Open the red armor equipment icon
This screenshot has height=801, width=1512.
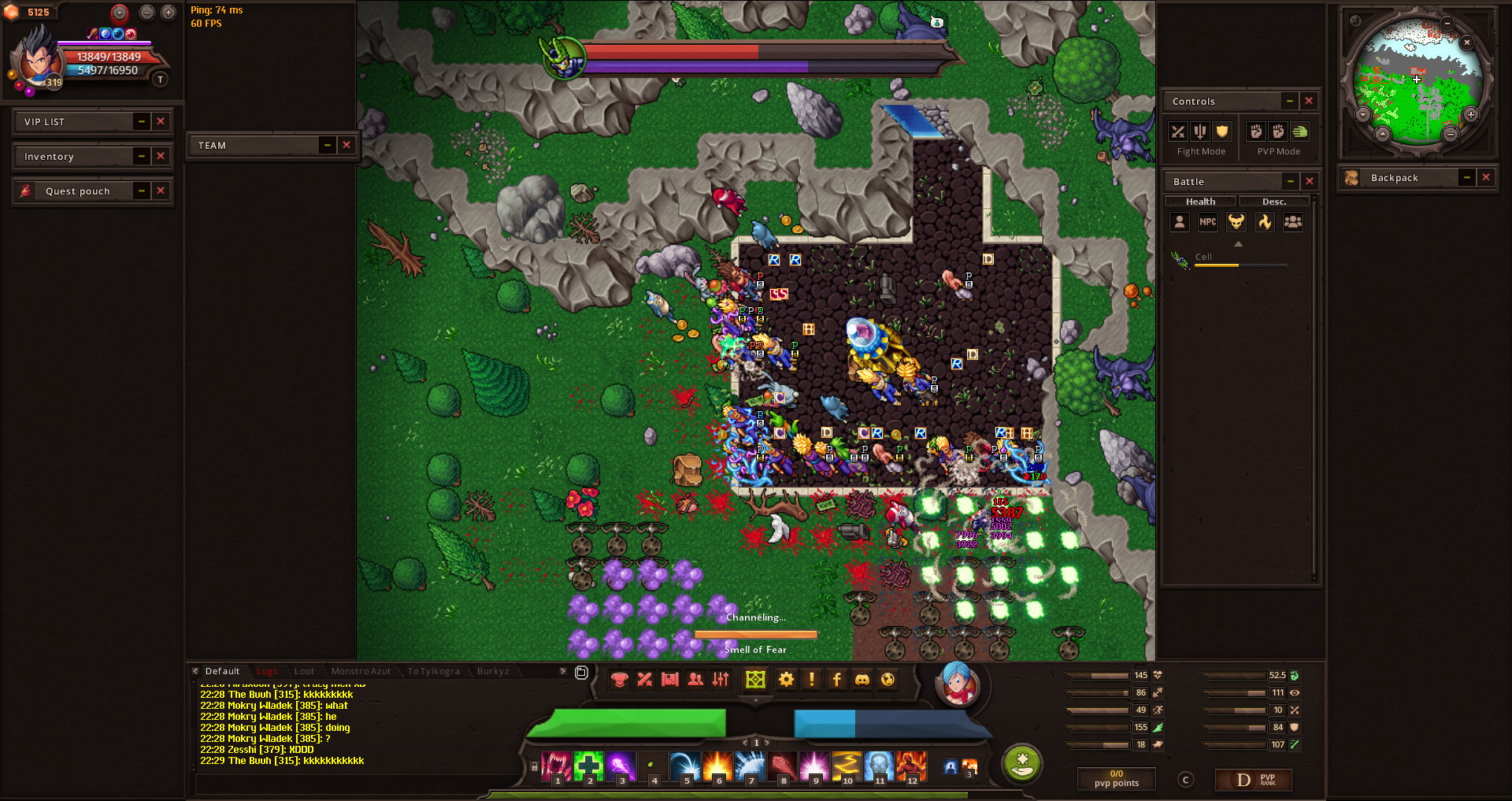point(619,679)
